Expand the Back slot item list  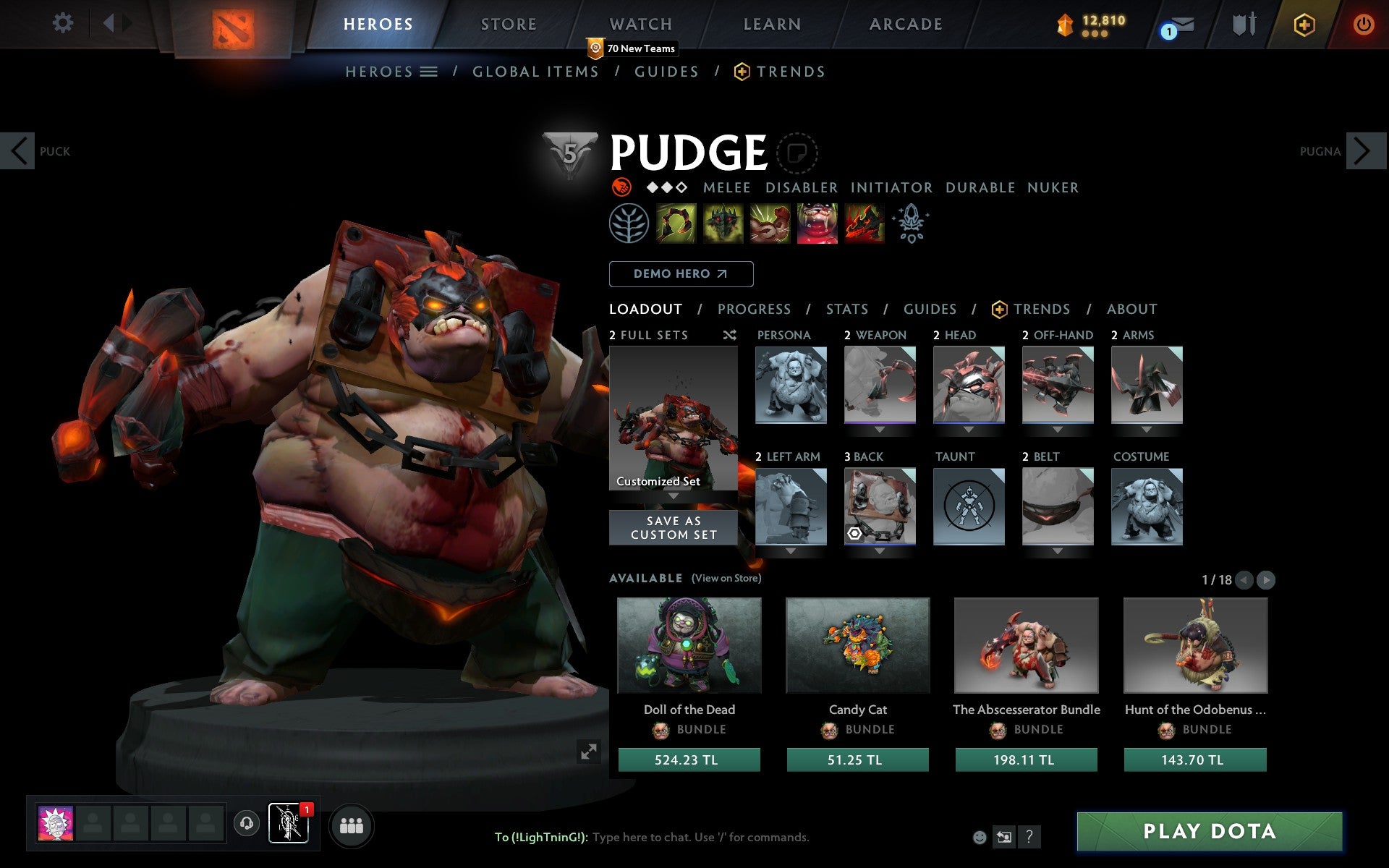tap(880, 551)
